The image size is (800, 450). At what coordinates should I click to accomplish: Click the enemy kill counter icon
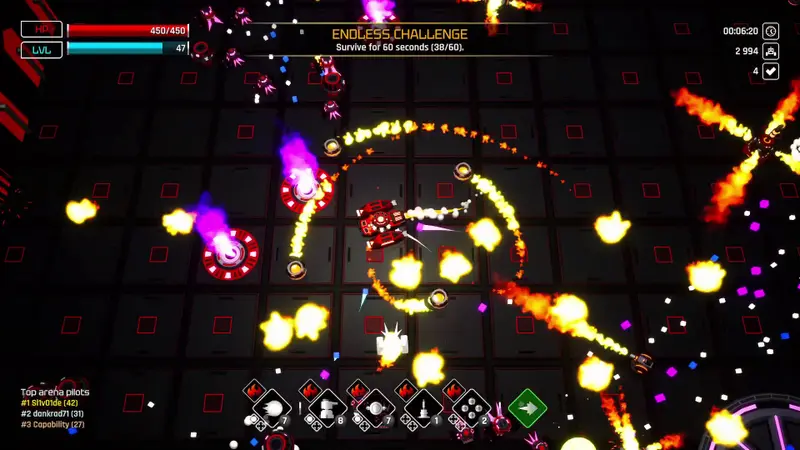click(x=771, y=51)
